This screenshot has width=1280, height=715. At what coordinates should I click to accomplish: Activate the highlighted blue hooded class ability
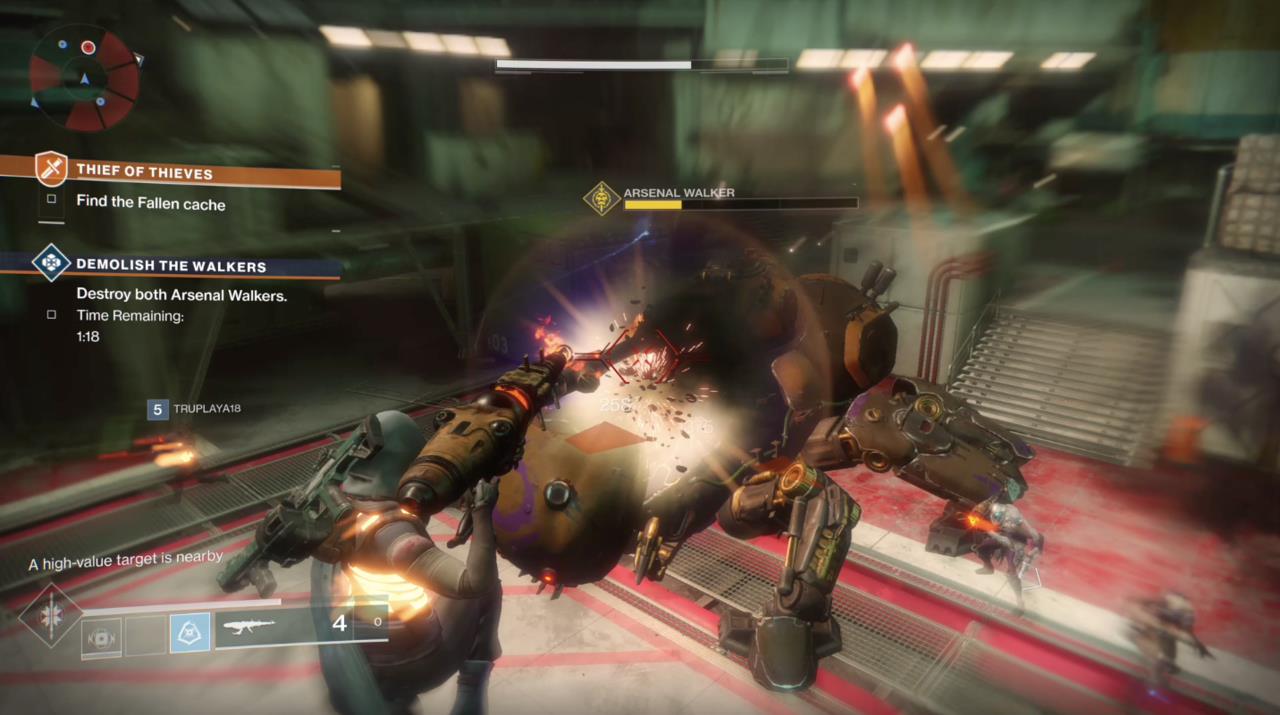189,633
